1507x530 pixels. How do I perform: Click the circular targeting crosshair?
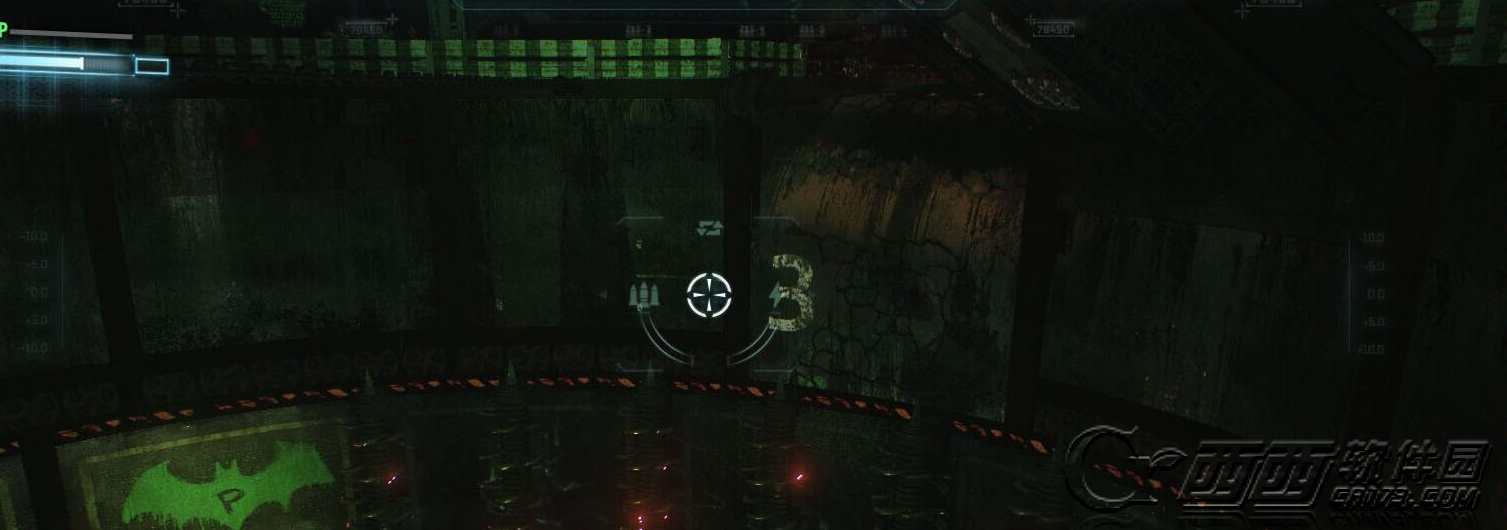click(x=710, y=295)
